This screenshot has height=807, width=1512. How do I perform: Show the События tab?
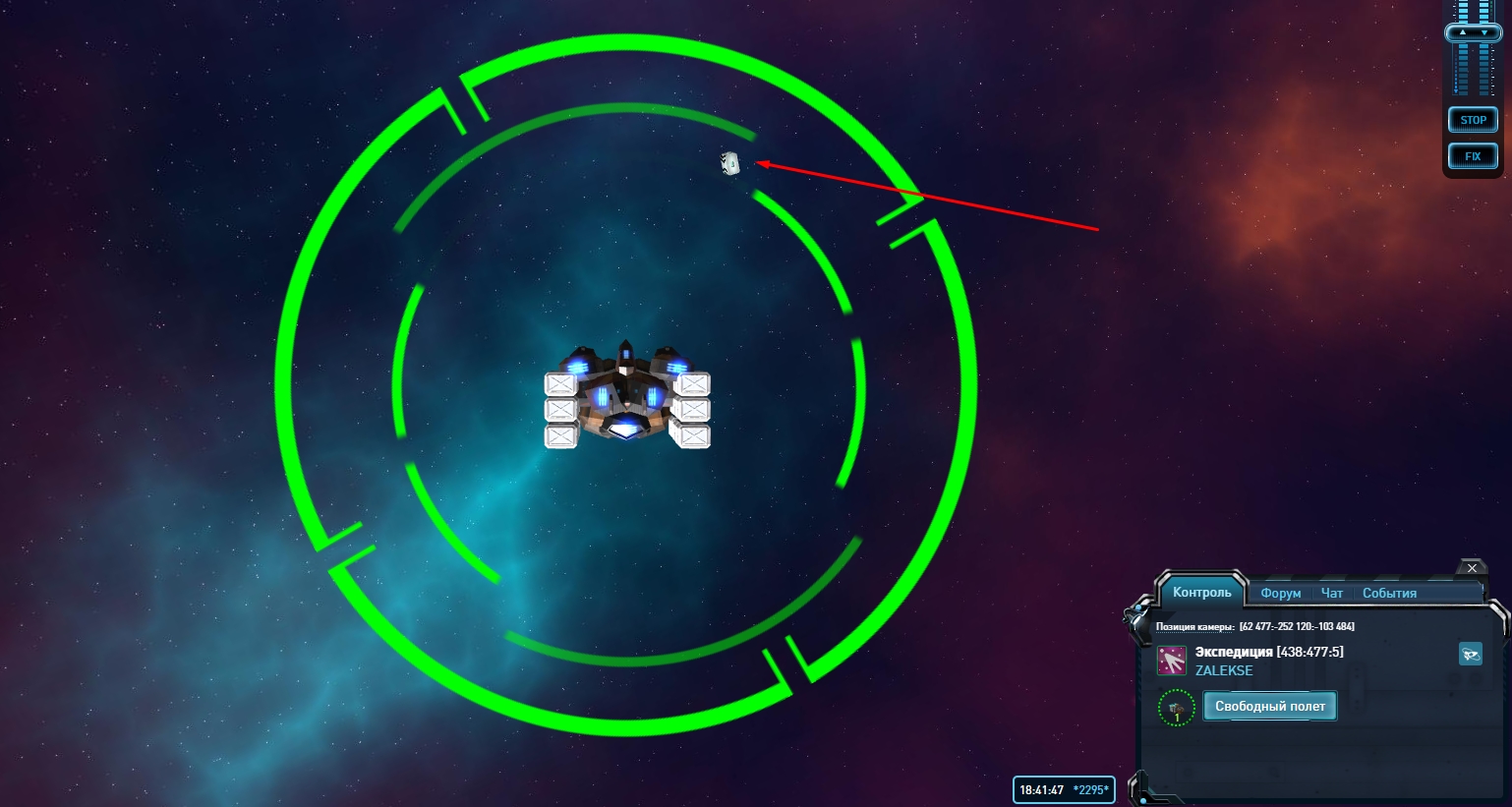pos(1389,594)
